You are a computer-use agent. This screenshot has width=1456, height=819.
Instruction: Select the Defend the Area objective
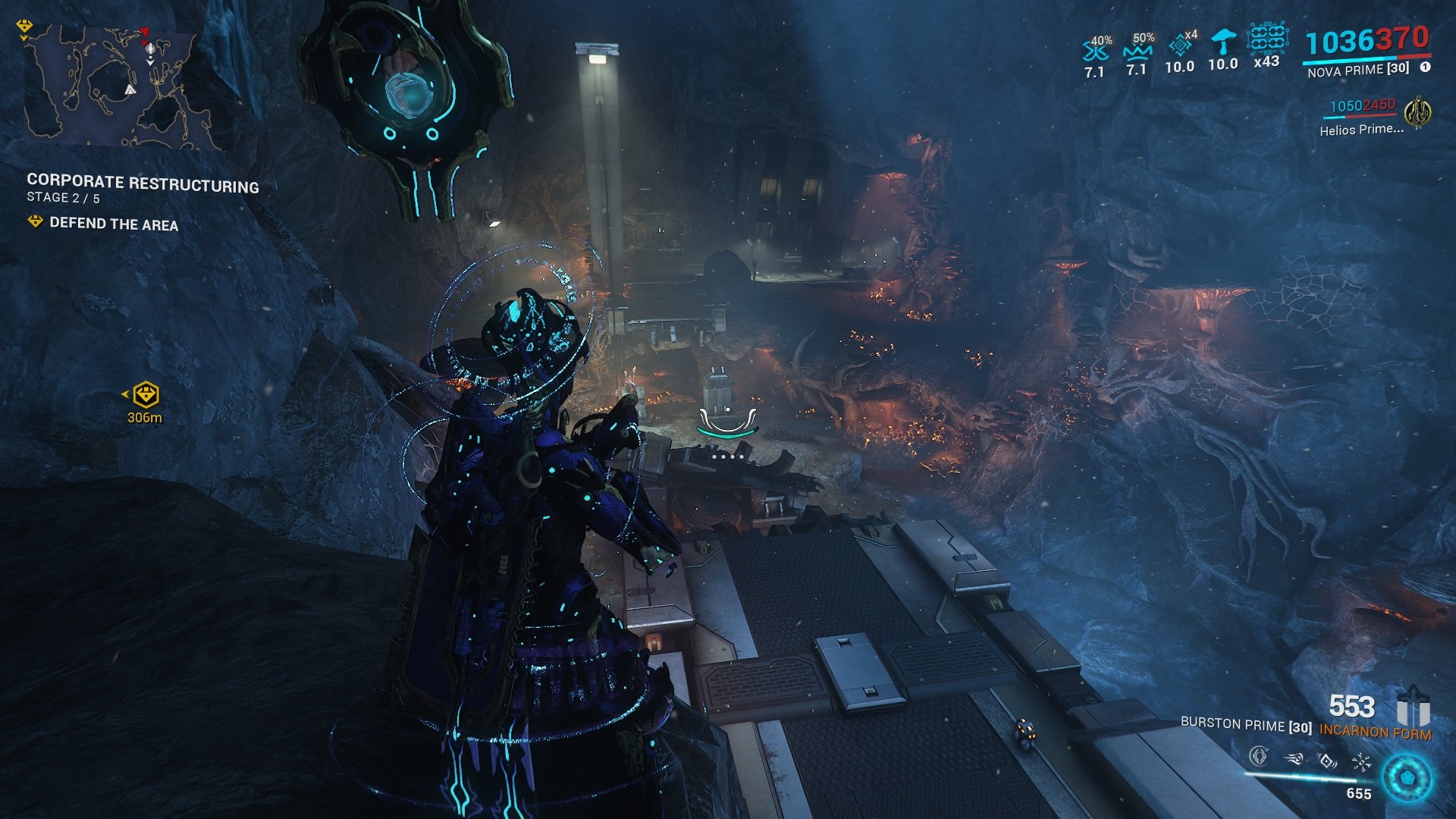(x=114, y=224)
